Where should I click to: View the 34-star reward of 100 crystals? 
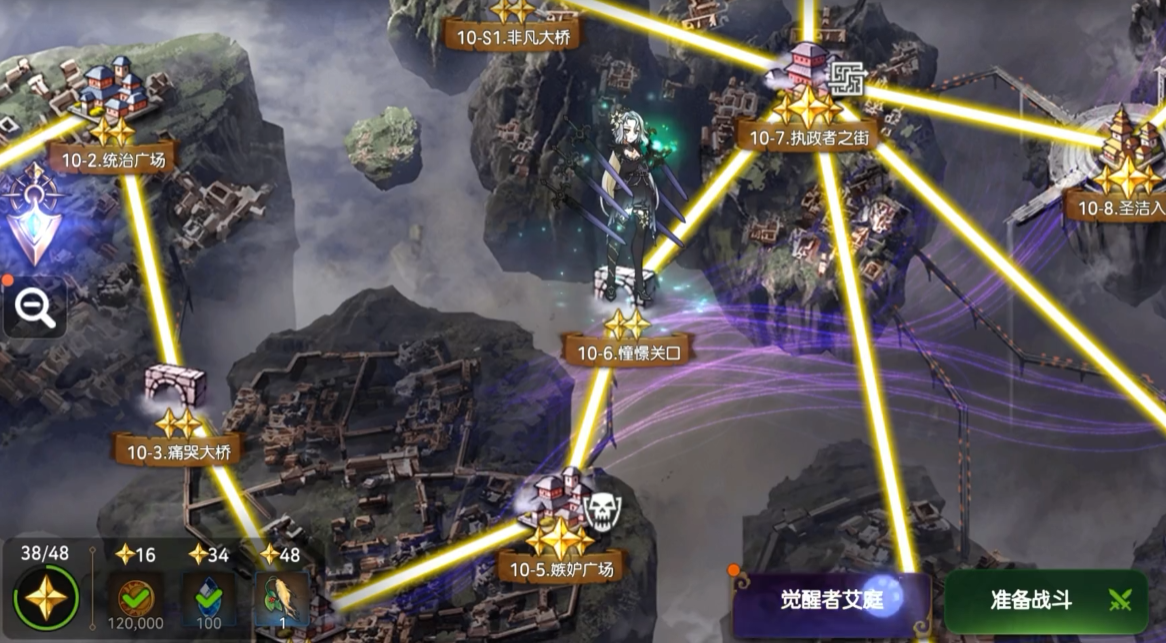[x=208, y=599]
